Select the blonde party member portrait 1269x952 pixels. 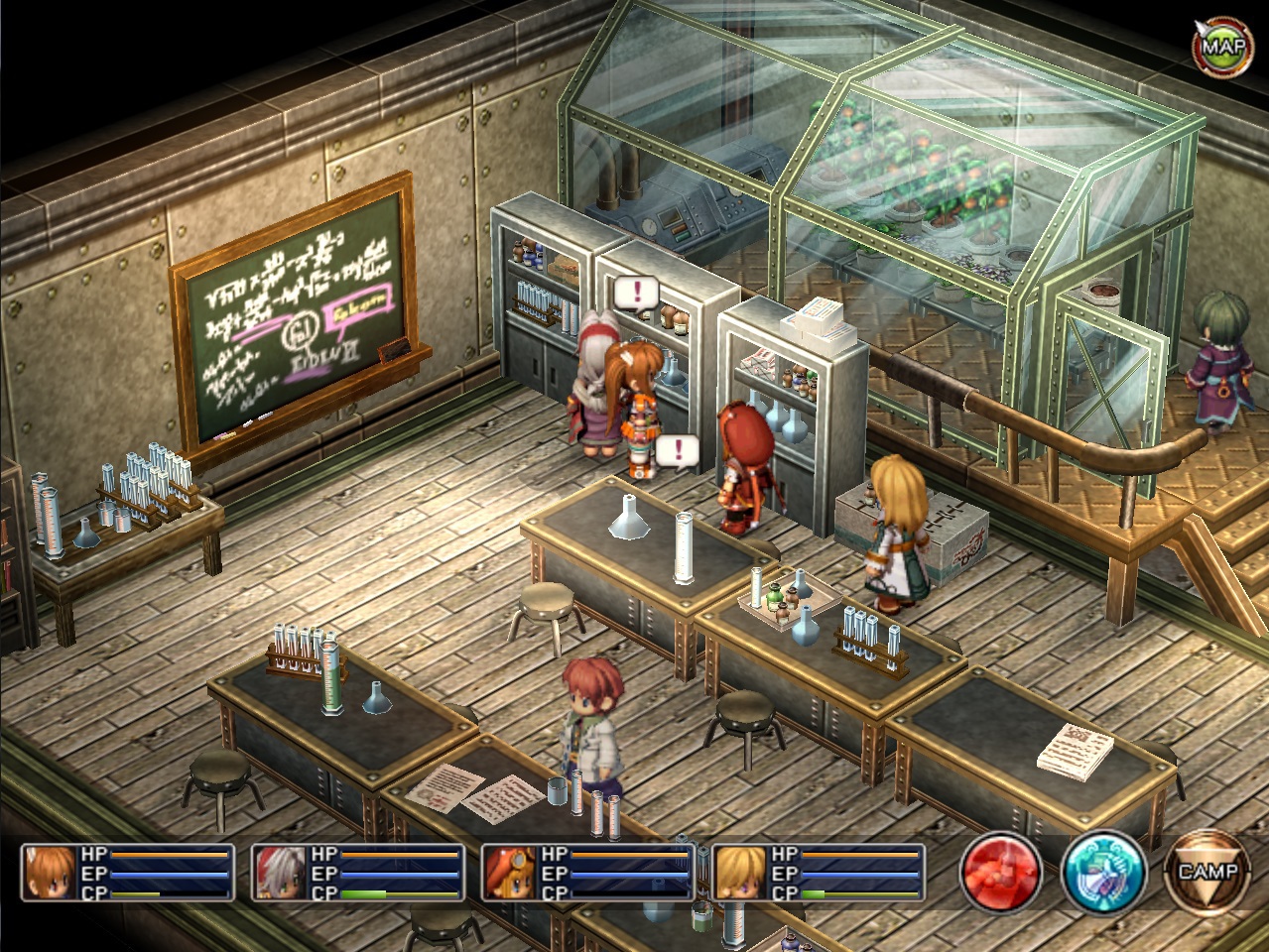[x=738, y=873]
